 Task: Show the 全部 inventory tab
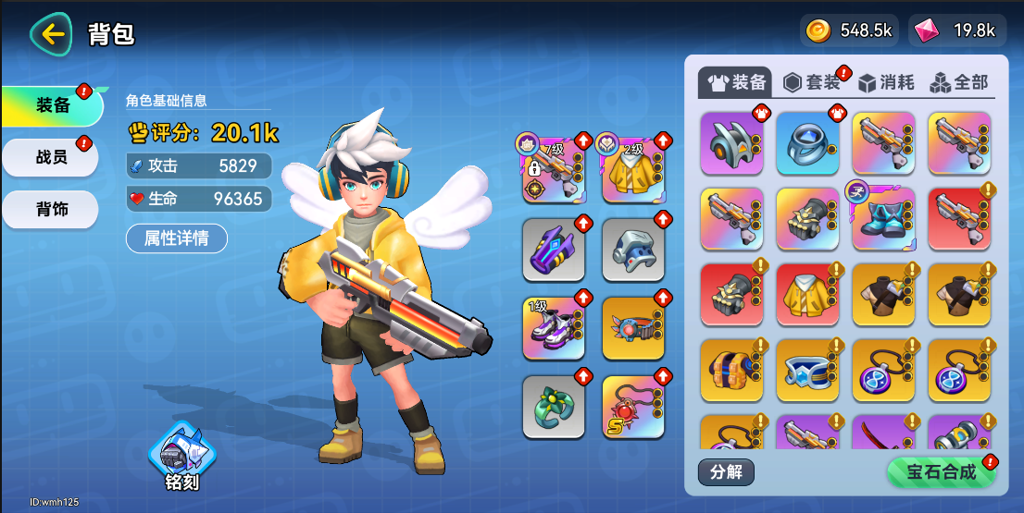pos(959,82)
